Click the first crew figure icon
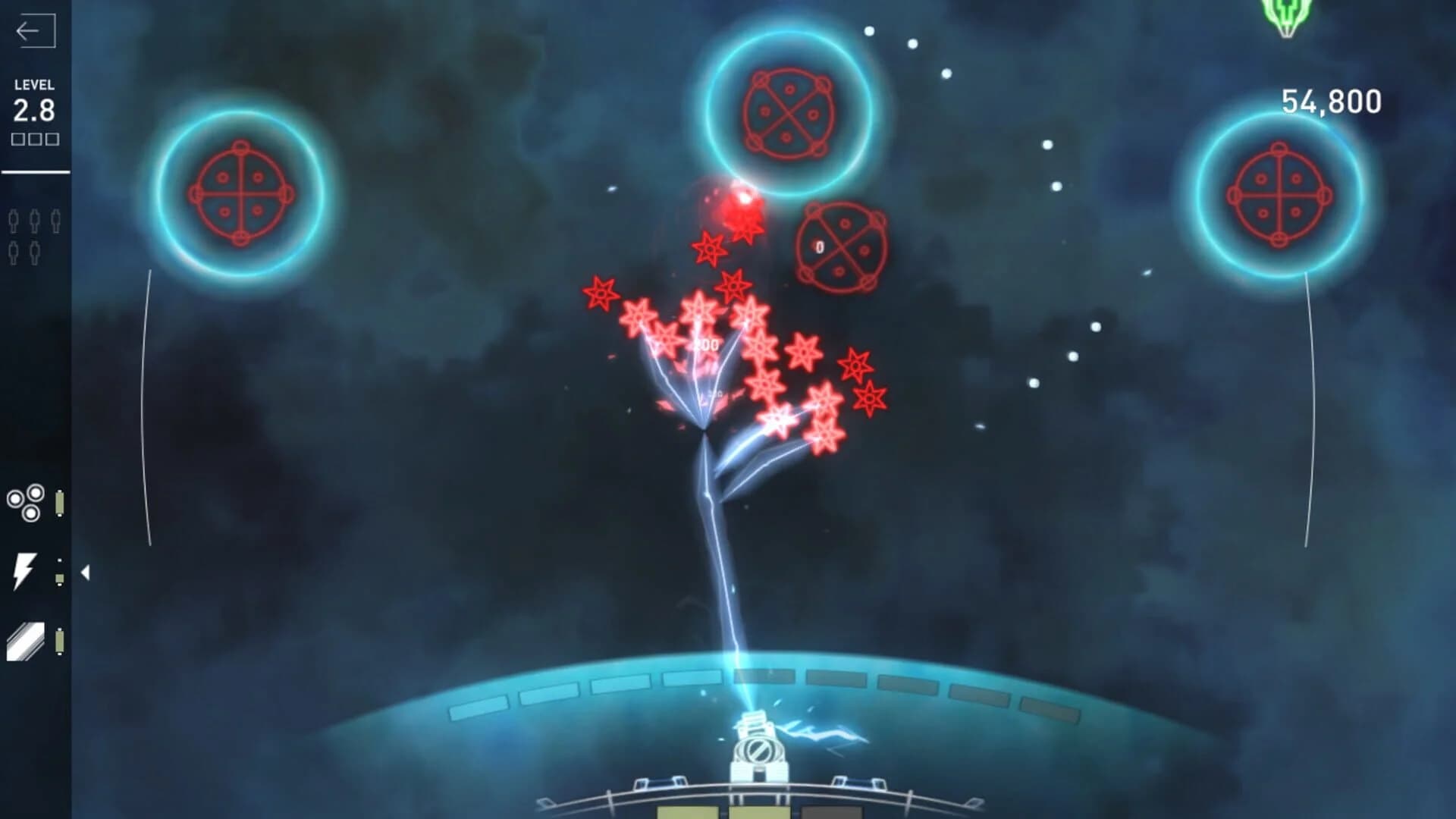Screen dimensions: 1456x819 click(x=13, y=221)
